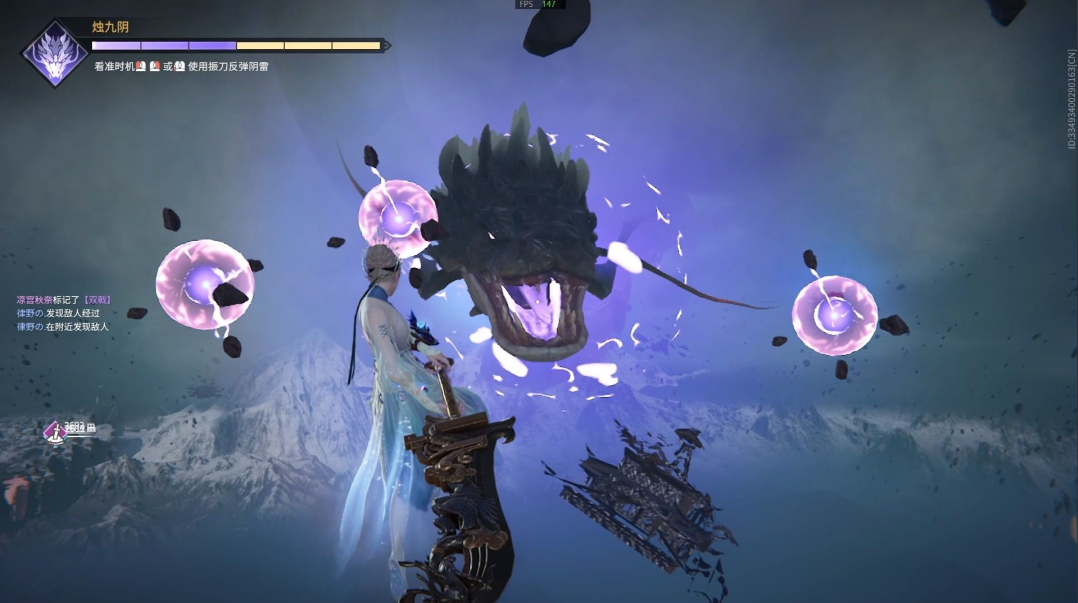The image size is (1078, 603).
Task: Click the 烛九阴 boss dragon emblem
Action: (55, 53)
